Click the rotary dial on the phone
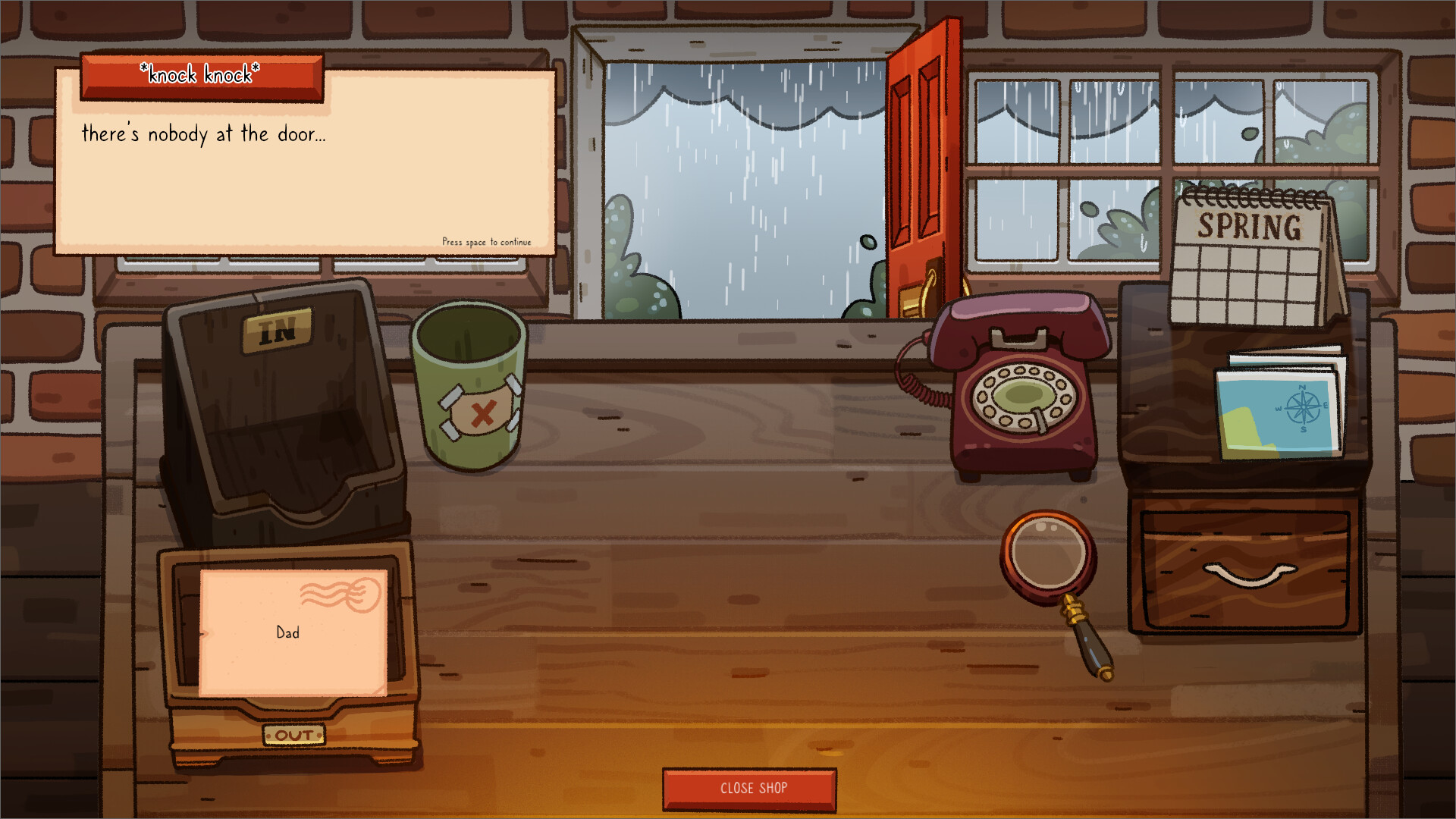The height and width of the screenshot is (819, 1456). click(1022, 398)
